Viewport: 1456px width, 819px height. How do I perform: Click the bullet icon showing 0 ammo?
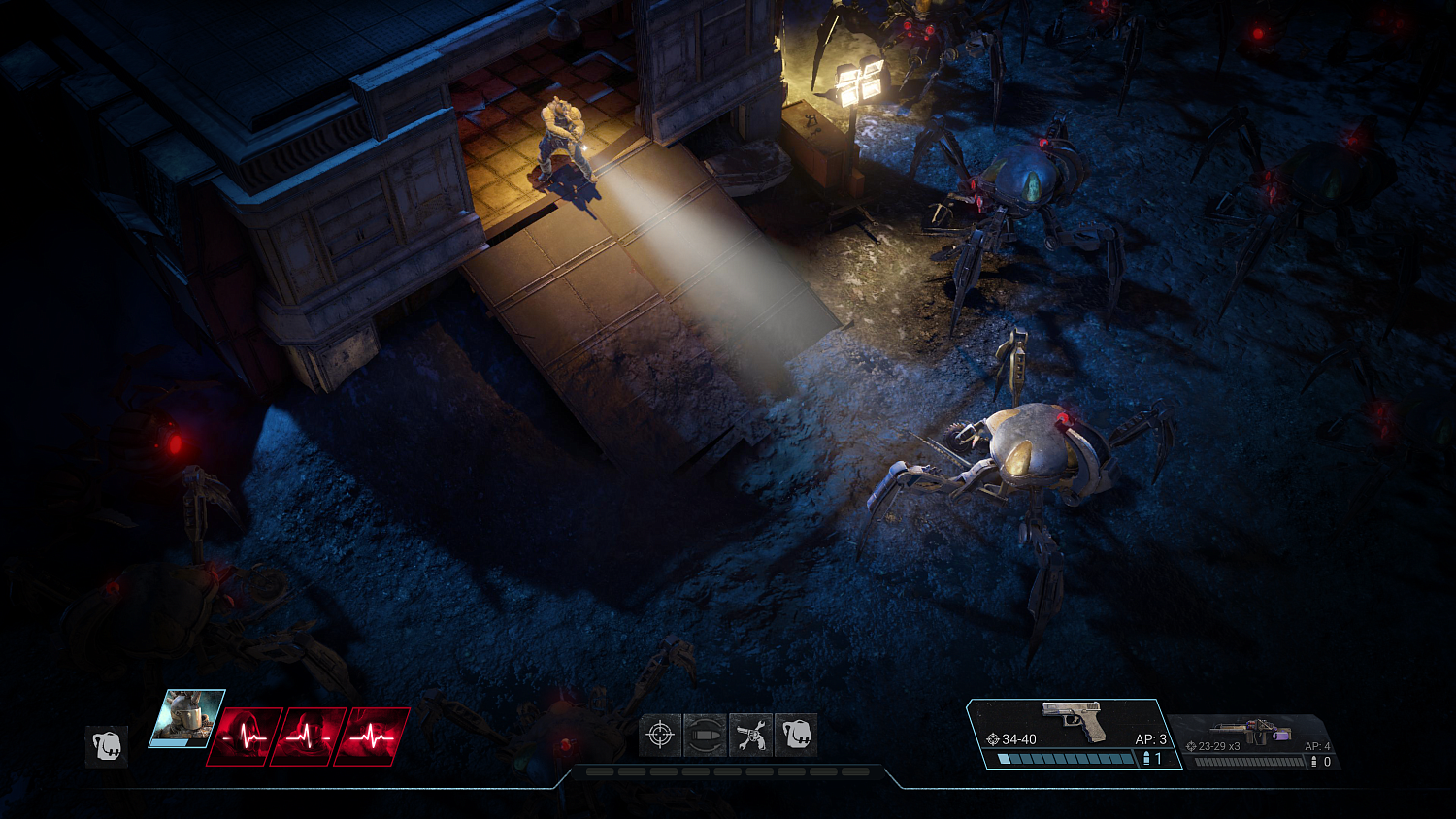tap(1312, 760)
